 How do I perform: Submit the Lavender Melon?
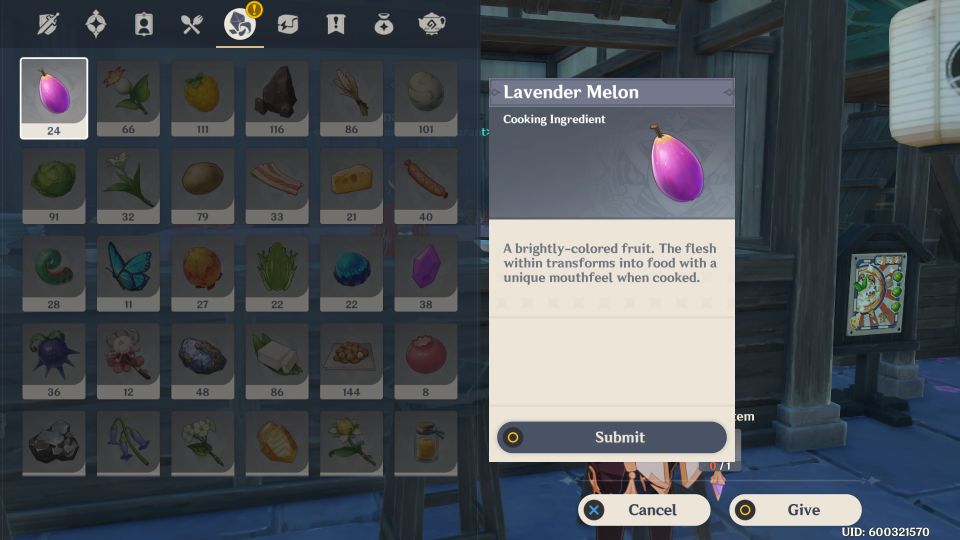point(612,437)
